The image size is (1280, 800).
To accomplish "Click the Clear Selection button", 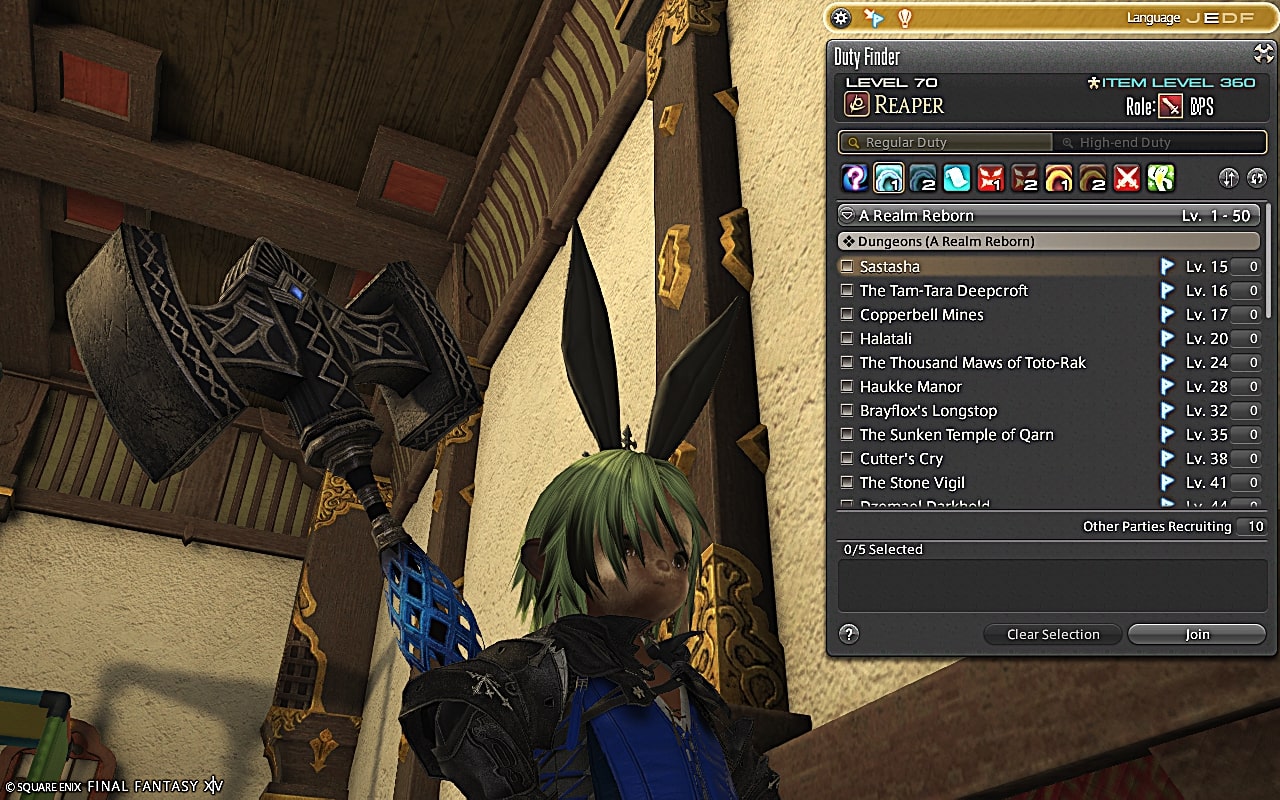I will [x=1052, y=634].
